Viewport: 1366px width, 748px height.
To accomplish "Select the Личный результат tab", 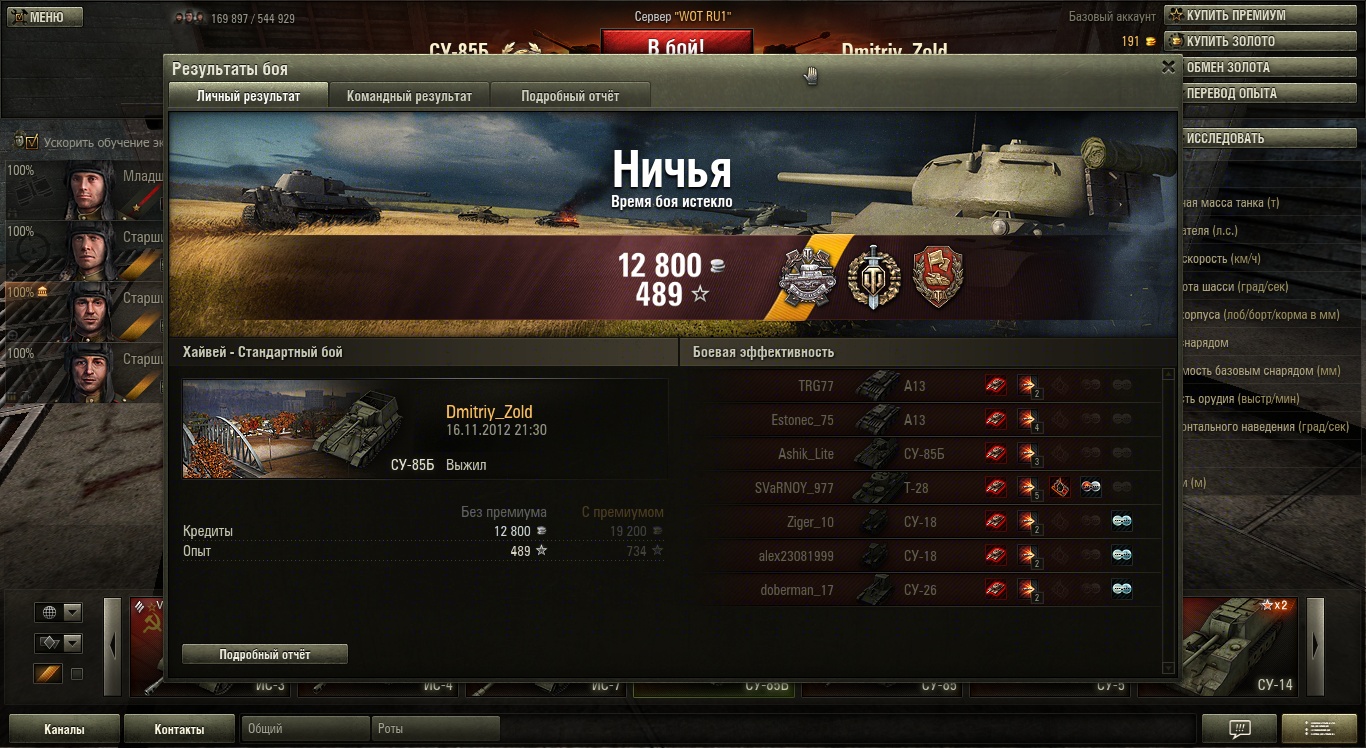I will point(248,96).
